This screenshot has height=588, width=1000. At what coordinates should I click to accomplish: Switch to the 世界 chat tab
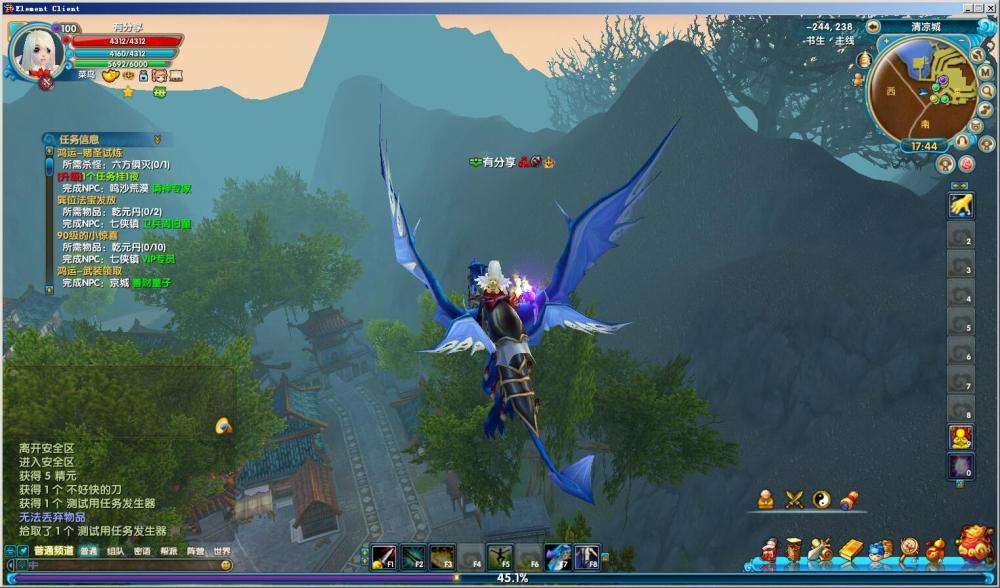tap(222, 551)
